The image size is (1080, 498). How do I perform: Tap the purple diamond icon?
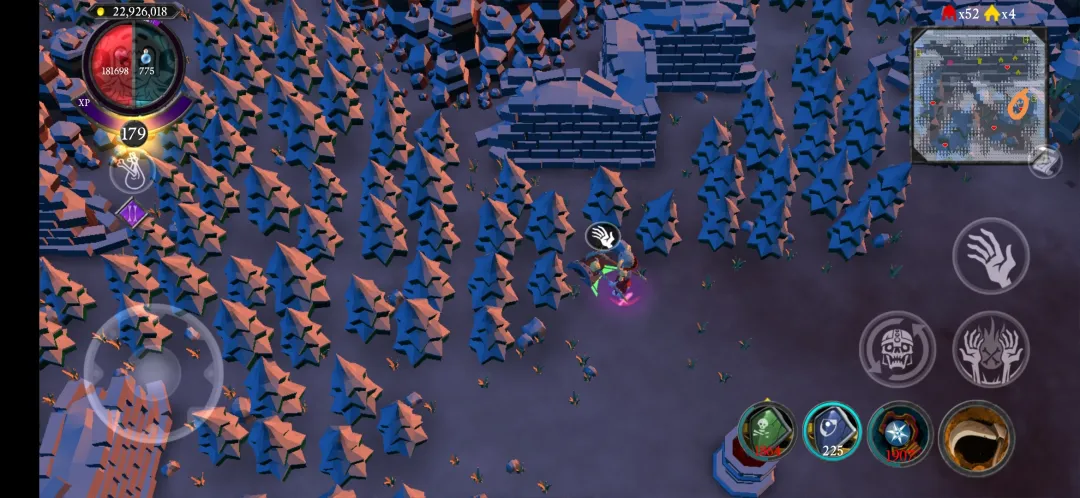(133, 213)
